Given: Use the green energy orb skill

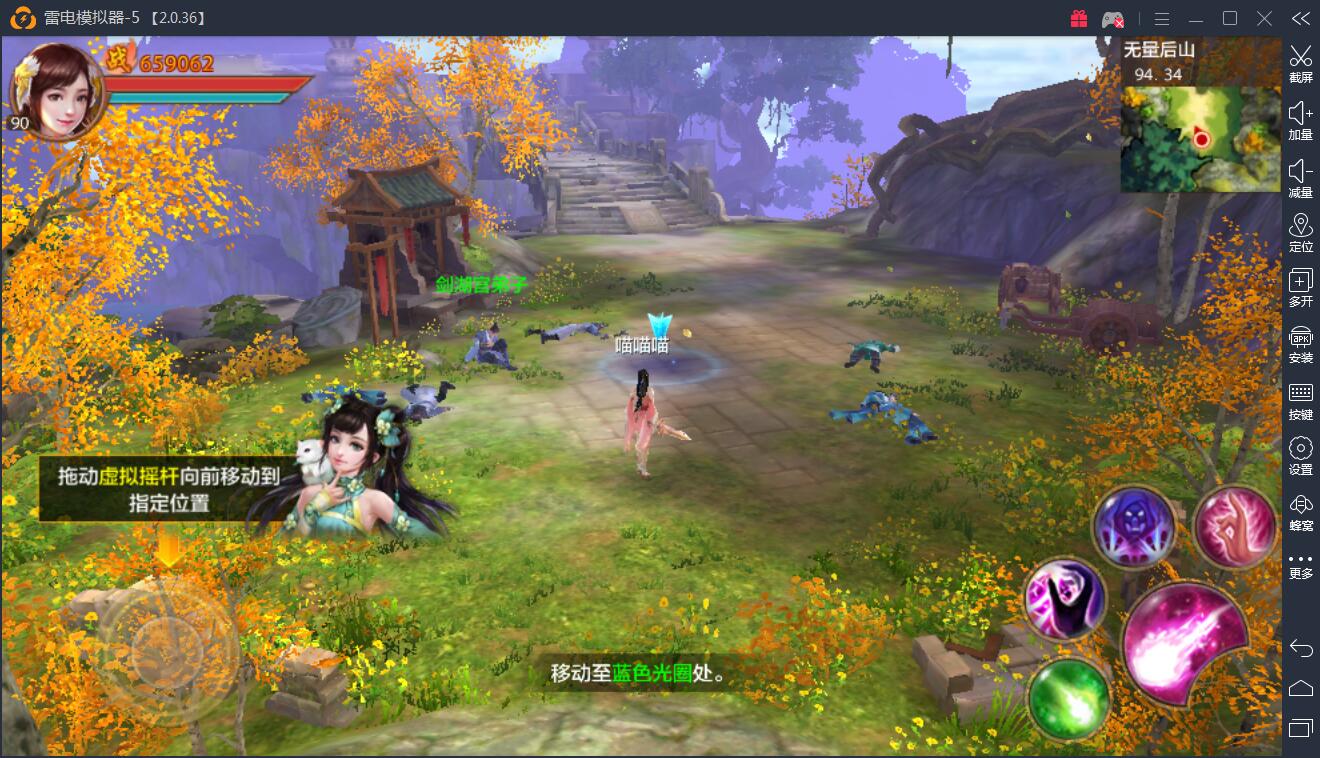Looking at the screenshot, I should [1069, 695].
